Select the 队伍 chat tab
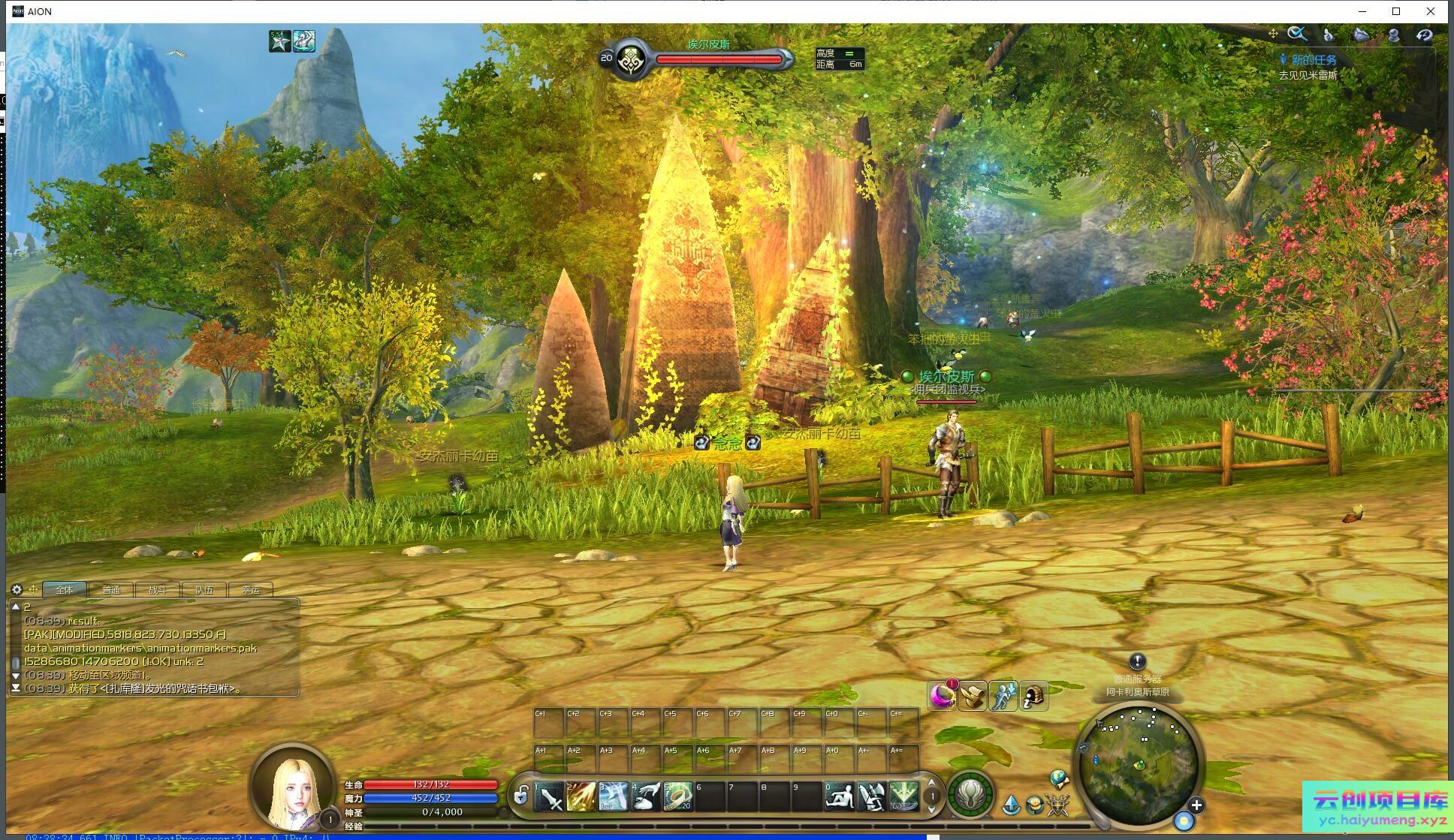The width and height of the screenshot is (1454, 840). click(204, 590)
